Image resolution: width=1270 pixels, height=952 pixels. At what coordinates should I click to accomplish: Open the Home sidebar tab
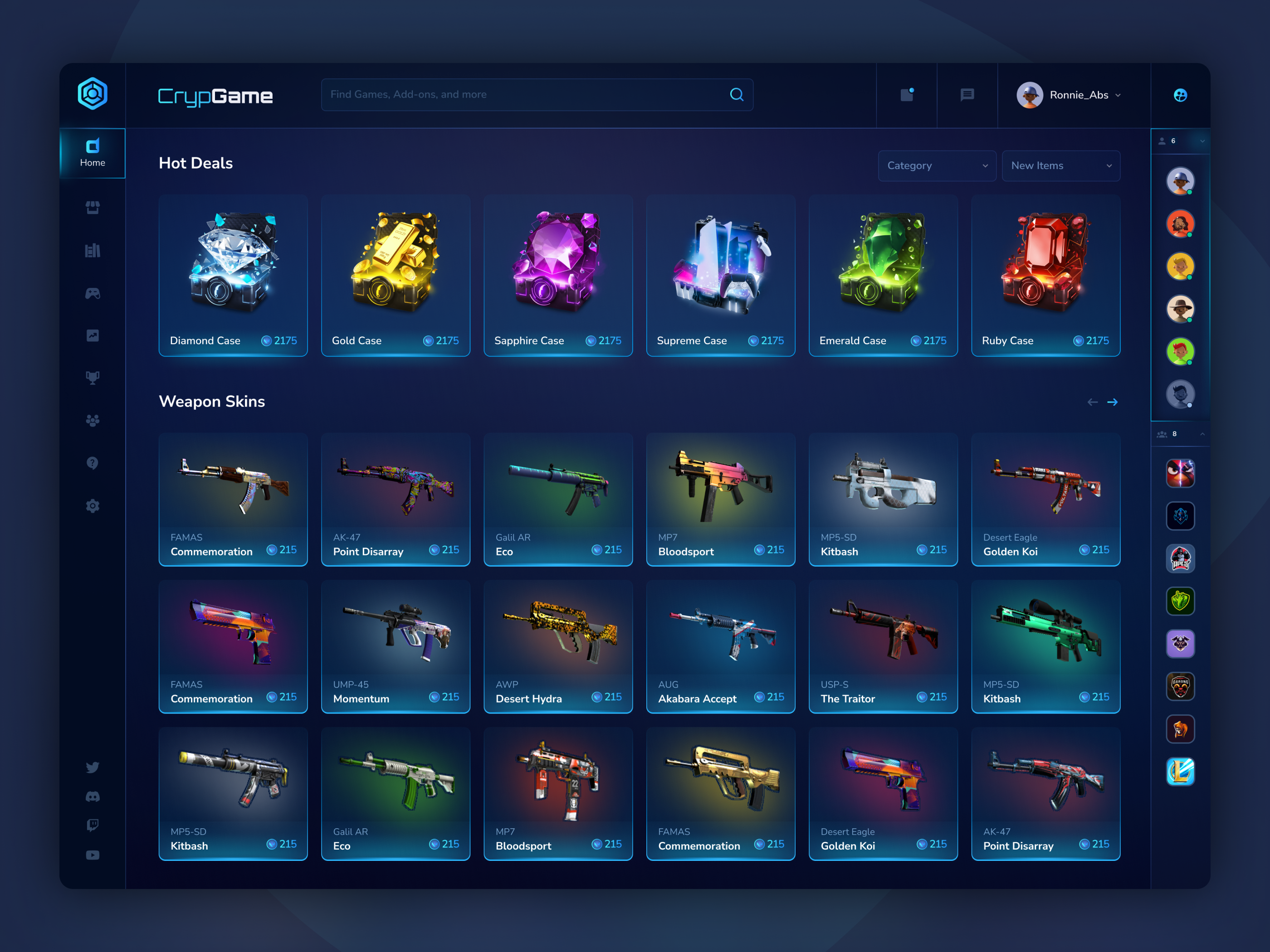coord(93,153)
